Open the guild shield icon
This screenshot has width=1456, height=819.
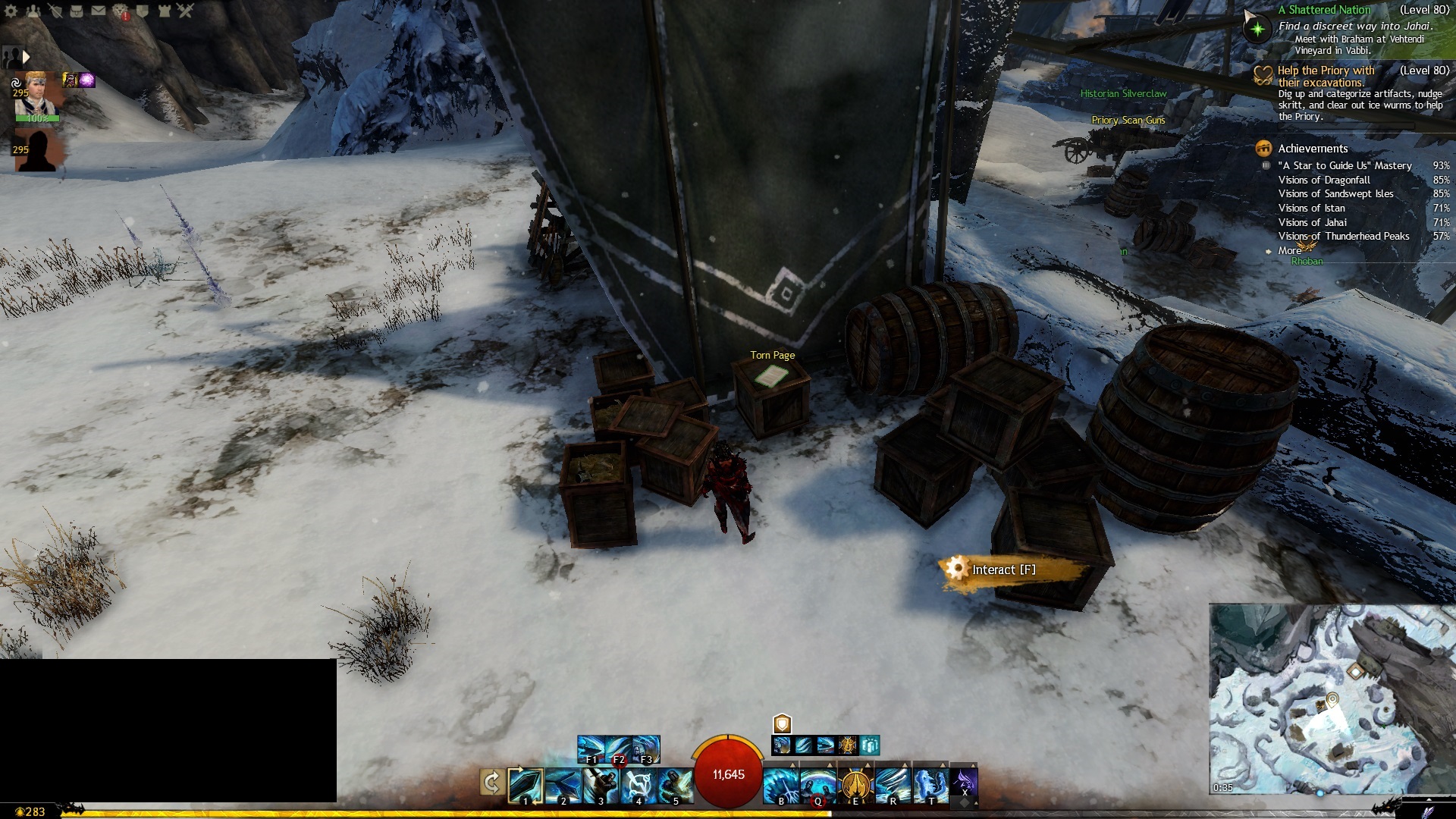tap(142, 11)
